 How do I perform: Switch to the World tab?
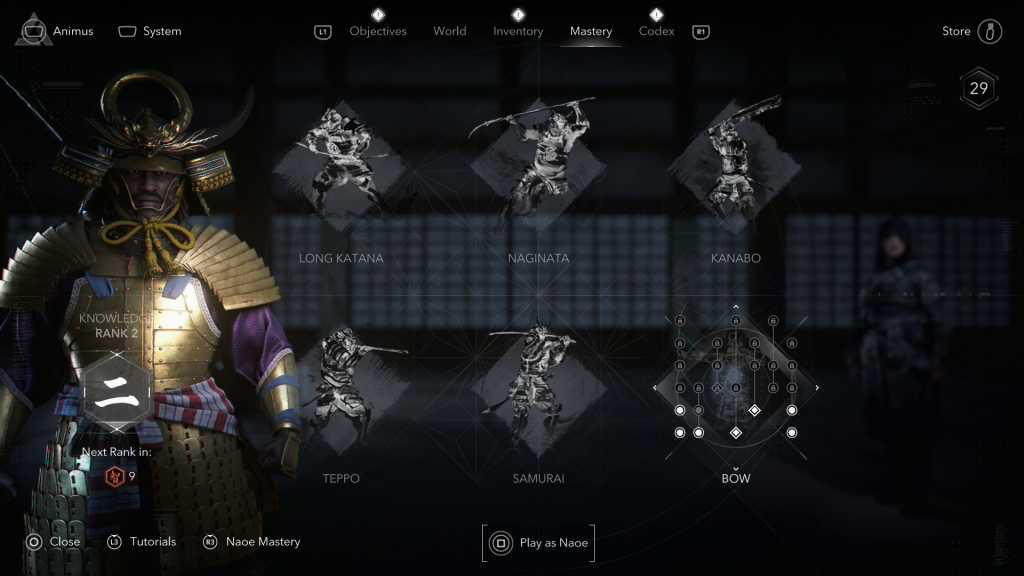tap(450, 31)
